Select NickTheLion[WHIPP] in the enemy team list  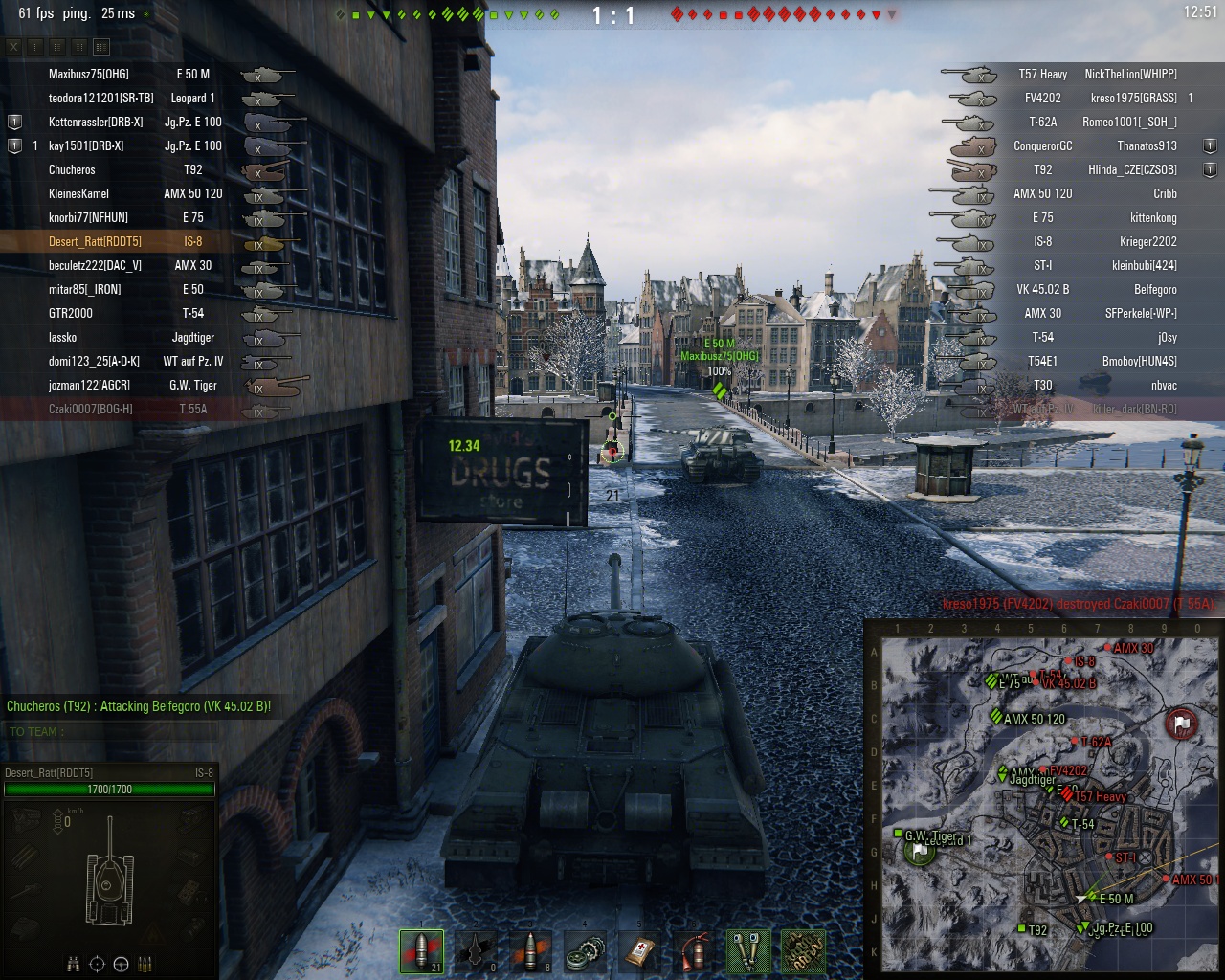pyautogui.click(x=1130, y=74)
